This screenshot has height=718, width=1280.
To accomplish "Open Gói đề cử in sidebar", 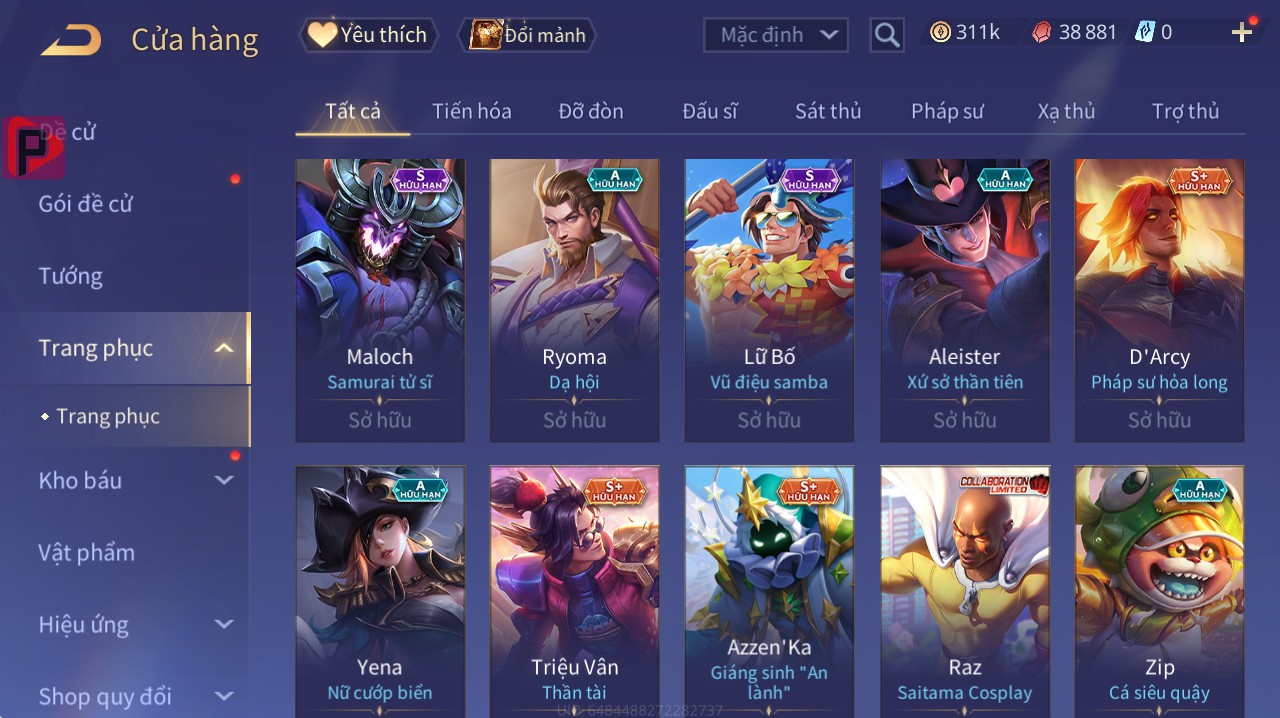I will pyautogui.click(x=86, y=204).
